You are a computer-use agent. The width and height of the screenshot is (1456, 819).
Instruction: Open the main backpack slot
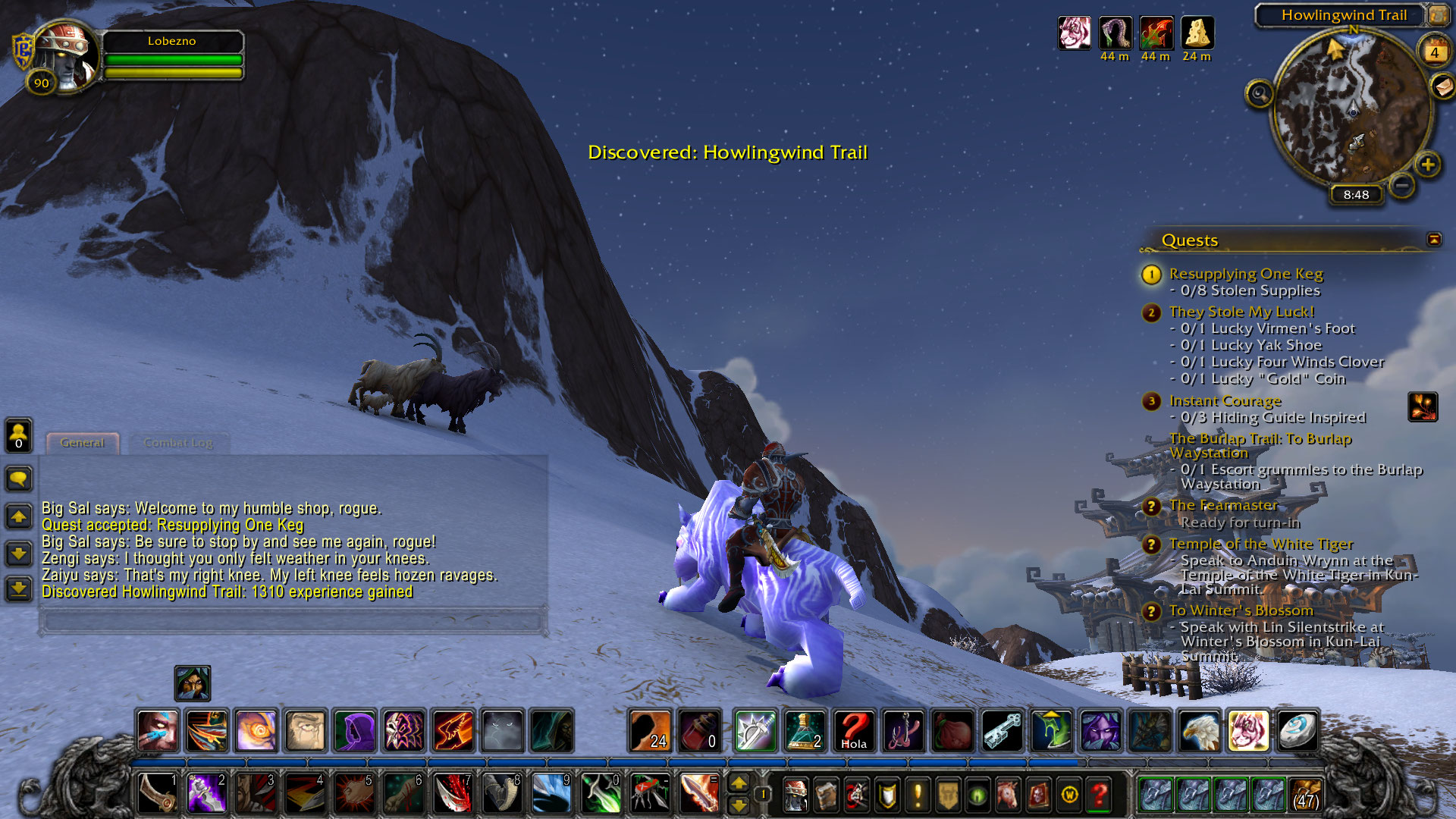tap(1305, 795)
